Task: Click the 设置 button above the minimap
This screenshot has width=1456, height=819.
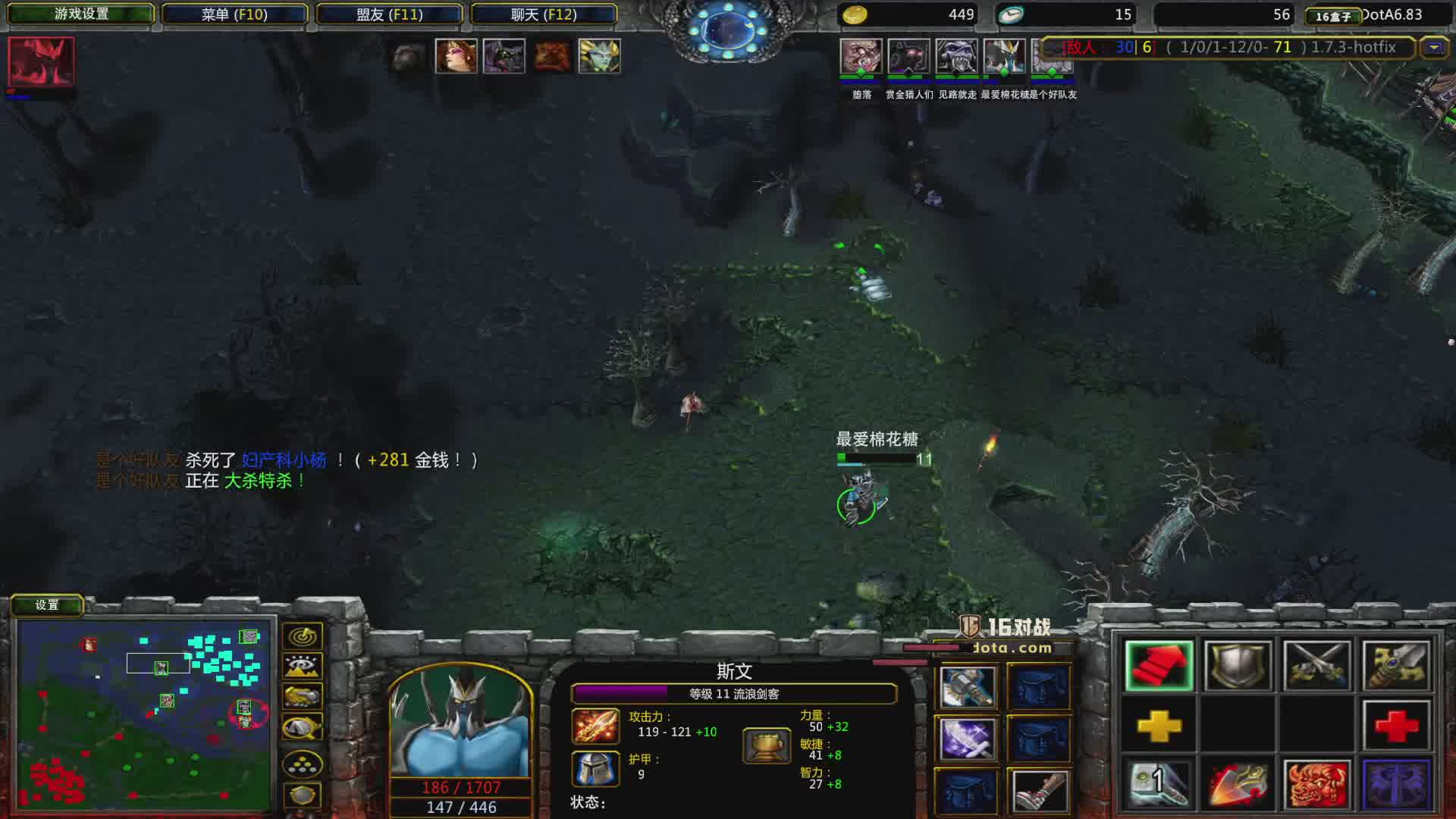Action: tap(47, 604)
